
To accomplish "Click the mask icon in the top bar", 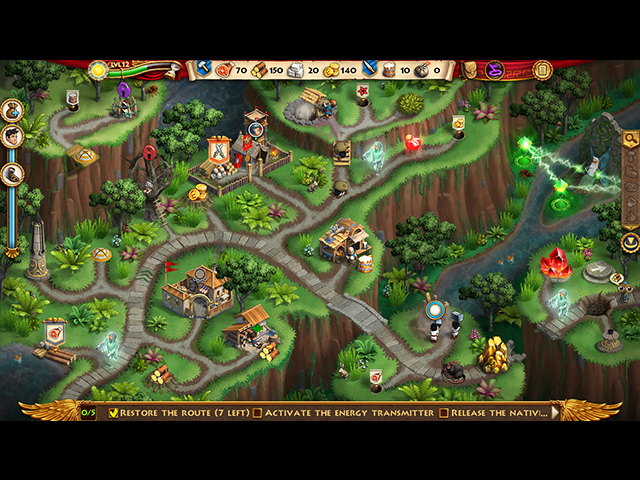I will pos(469,70).
